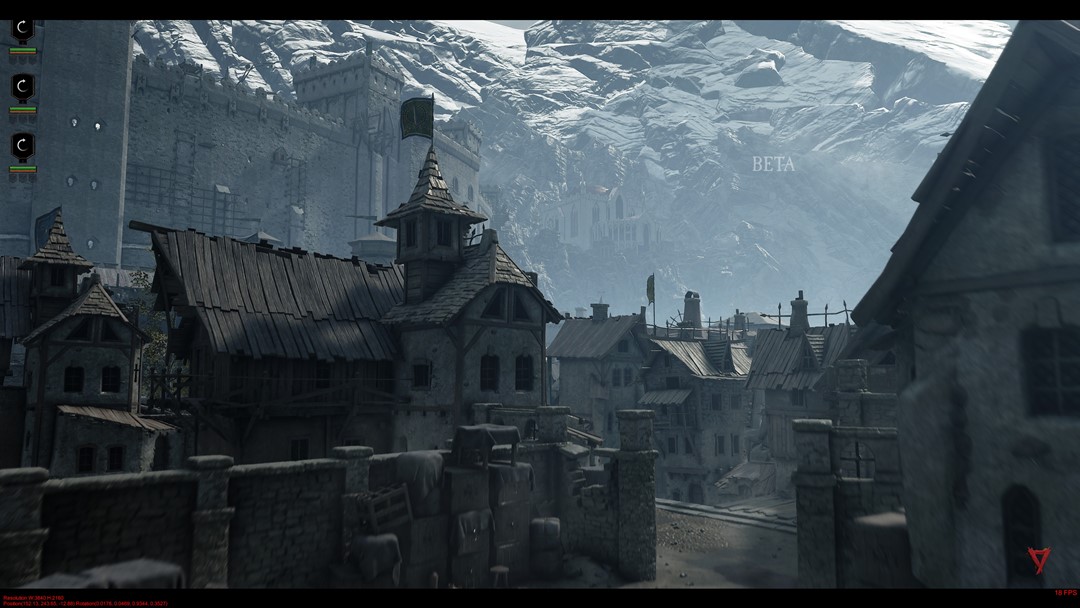Click the red Vermintide emblem icon

pos(1039,560)
